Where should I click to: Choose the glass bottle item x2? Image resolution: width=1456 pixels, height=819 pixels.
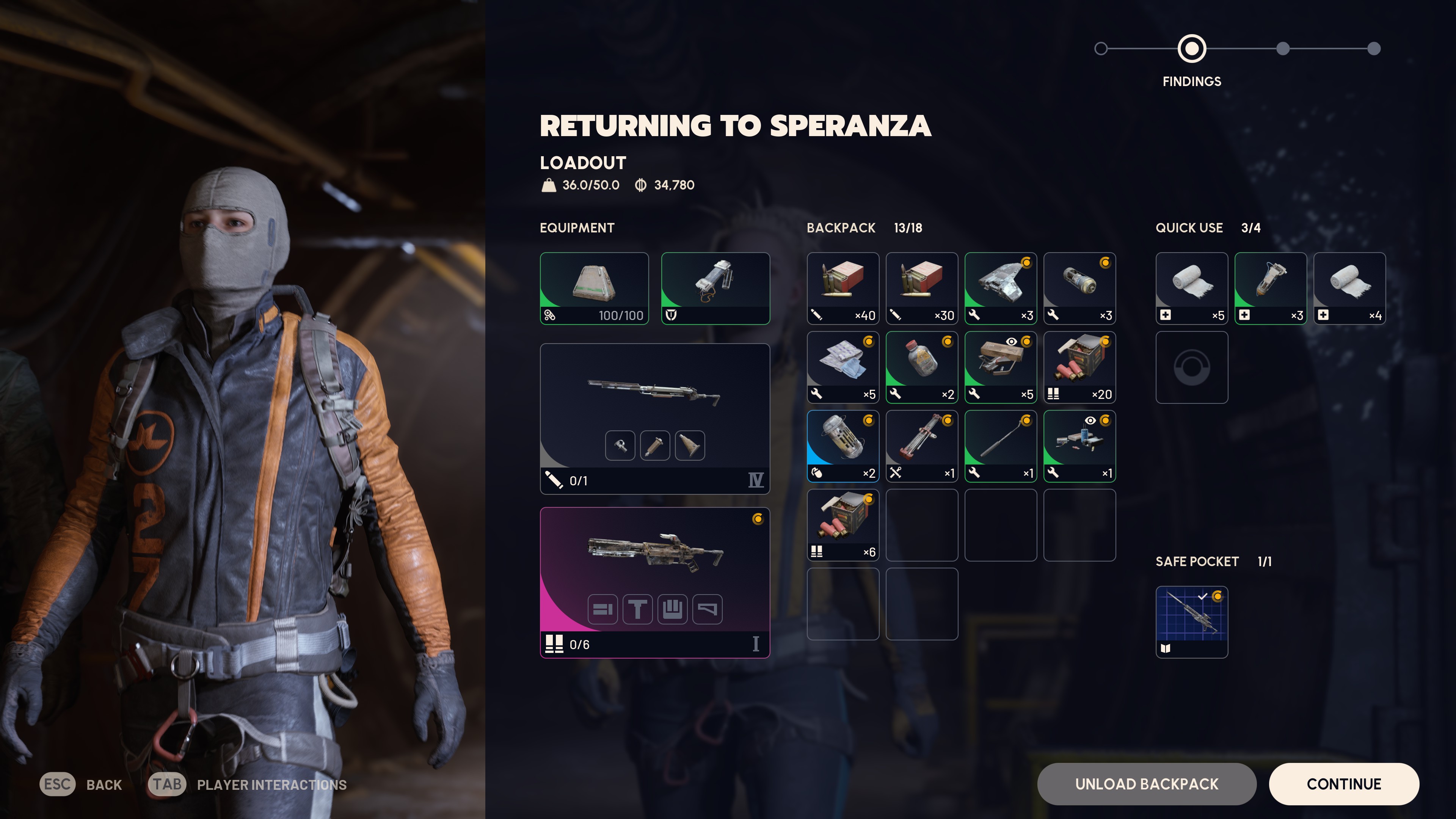[x=921, y=367]
